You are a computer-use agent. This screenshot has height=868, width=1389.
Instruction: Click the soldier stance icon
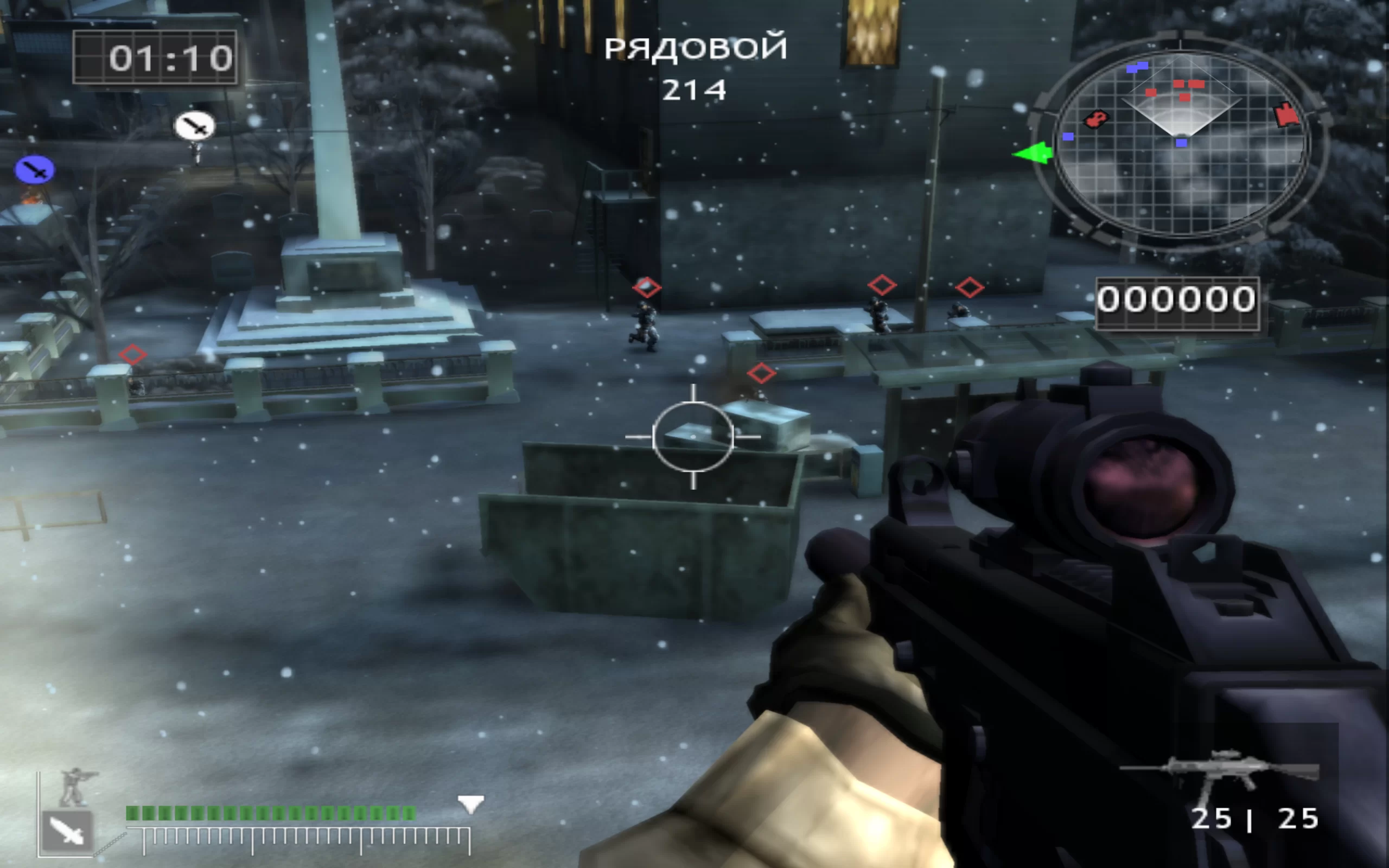point(75,786)
